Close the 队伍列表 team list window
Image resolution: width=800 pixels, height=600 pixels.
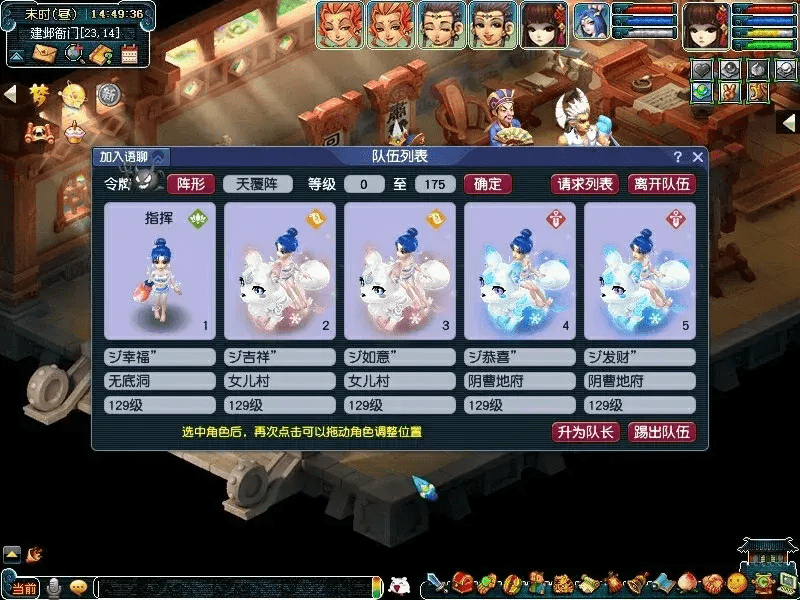tap(698, 157)
